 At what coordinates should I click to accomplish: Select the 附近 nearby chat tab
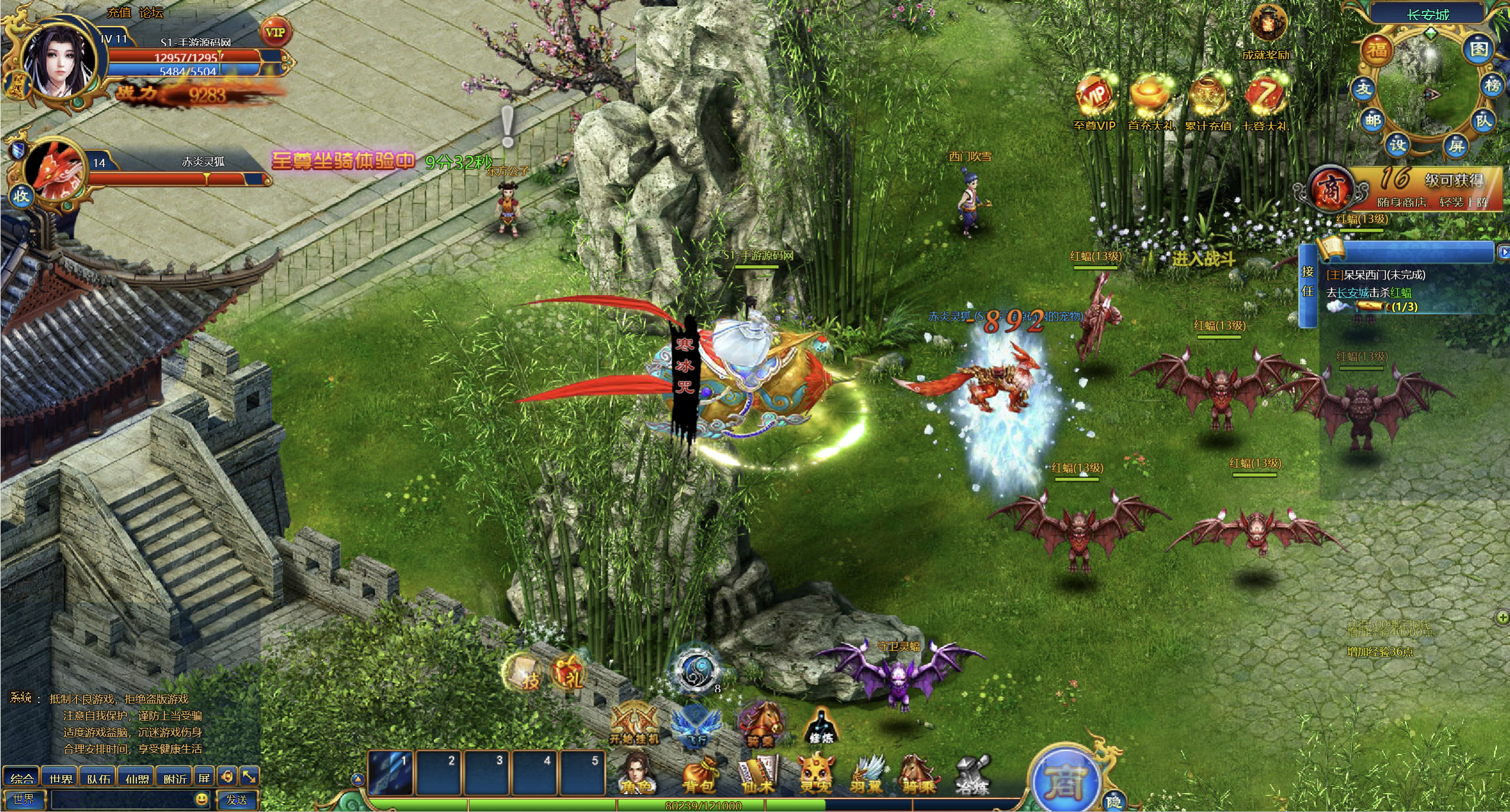tap(175, 778)
